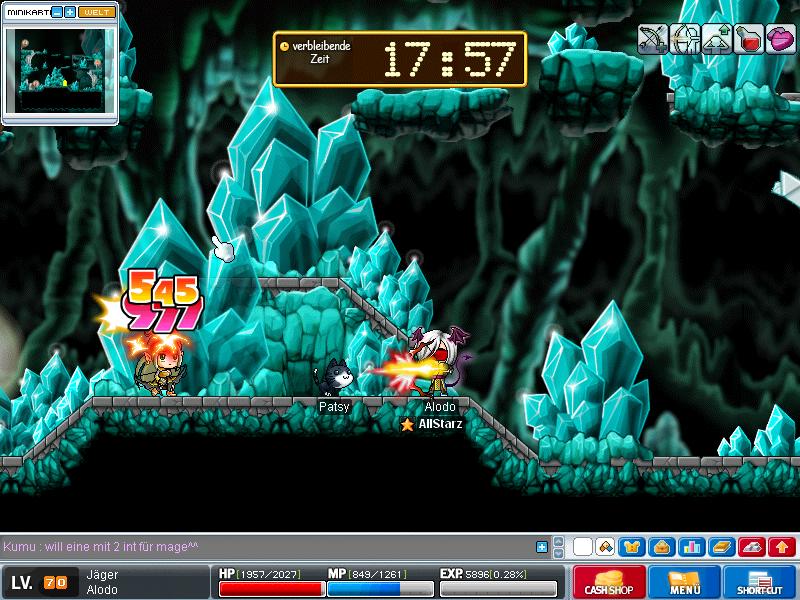Click the Welt button on the minimap
The height and width of the screenshot is (600, 800).
pos(96,12)
